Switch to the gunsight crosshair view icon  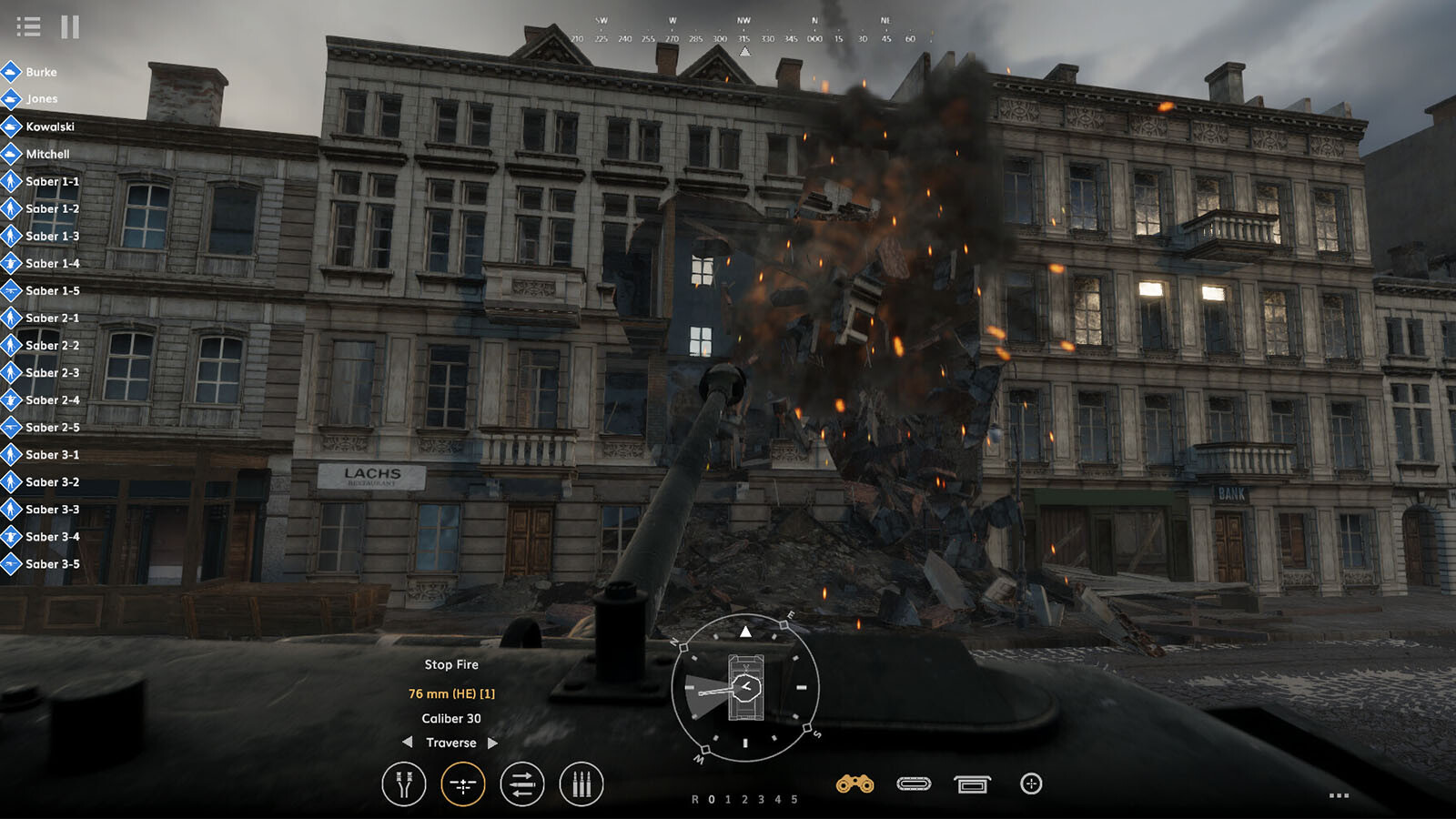coord(1031,784)
